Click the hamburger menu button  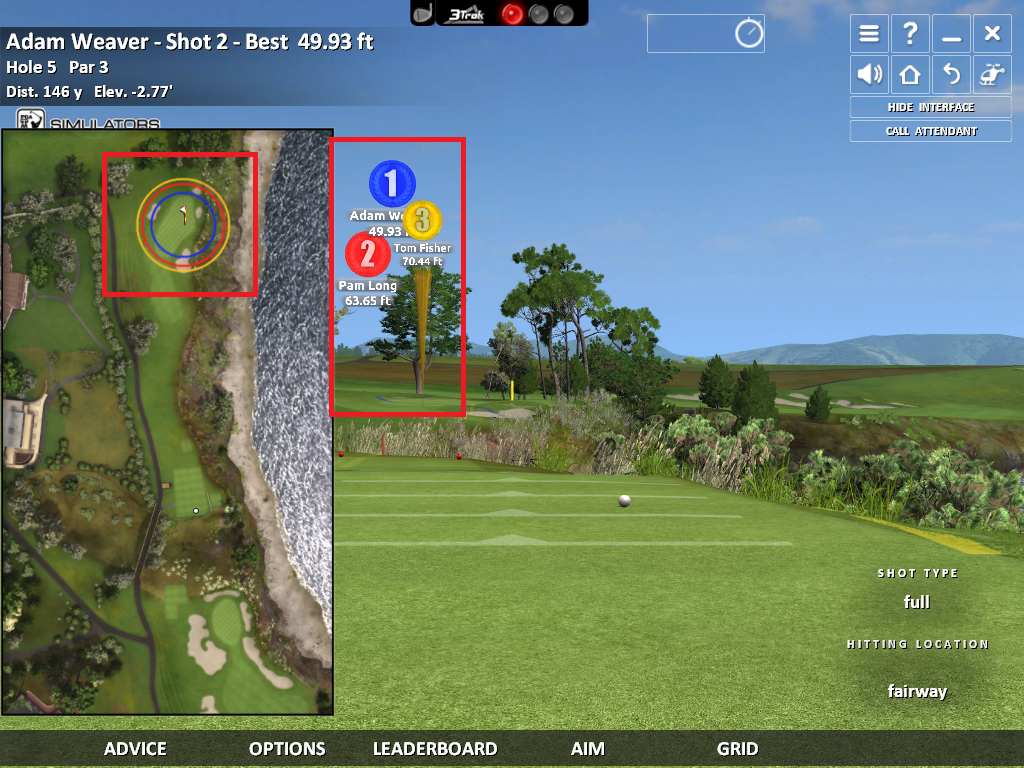tap(869, 34)
